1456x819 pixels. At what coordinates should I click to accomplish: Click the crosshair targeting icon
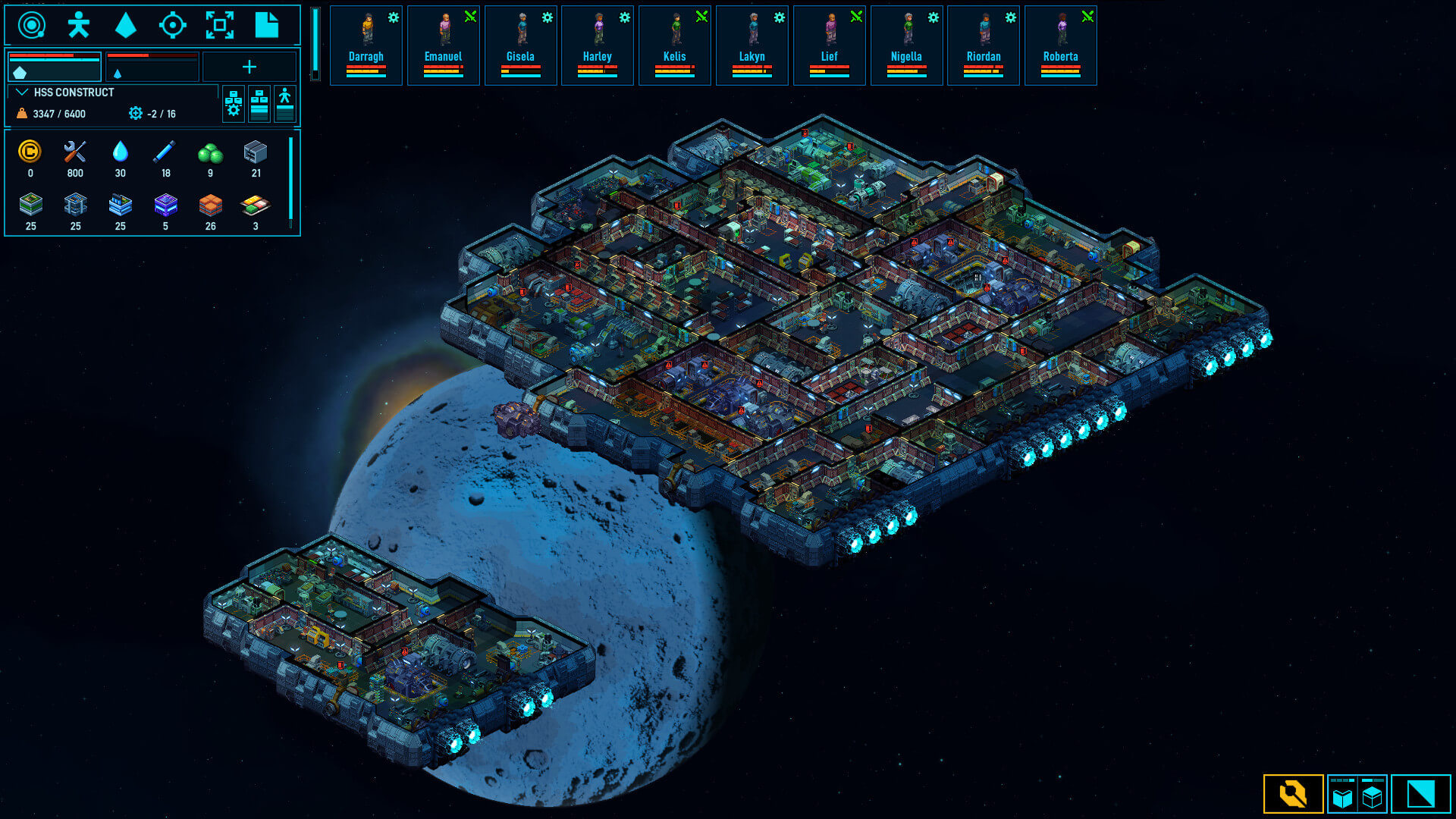point(173,24)
